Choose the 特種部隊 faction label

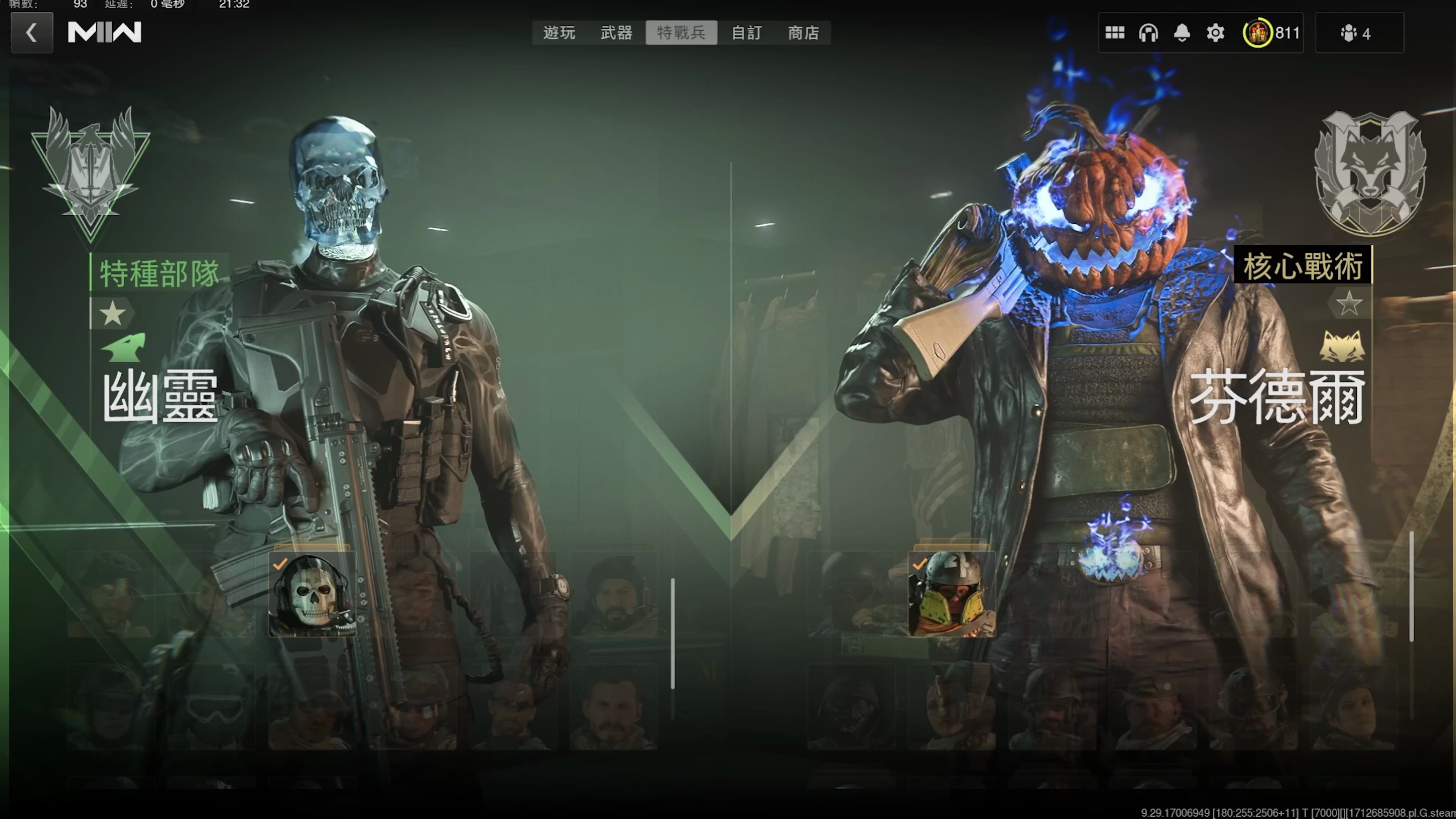click(x=159, y=273)
